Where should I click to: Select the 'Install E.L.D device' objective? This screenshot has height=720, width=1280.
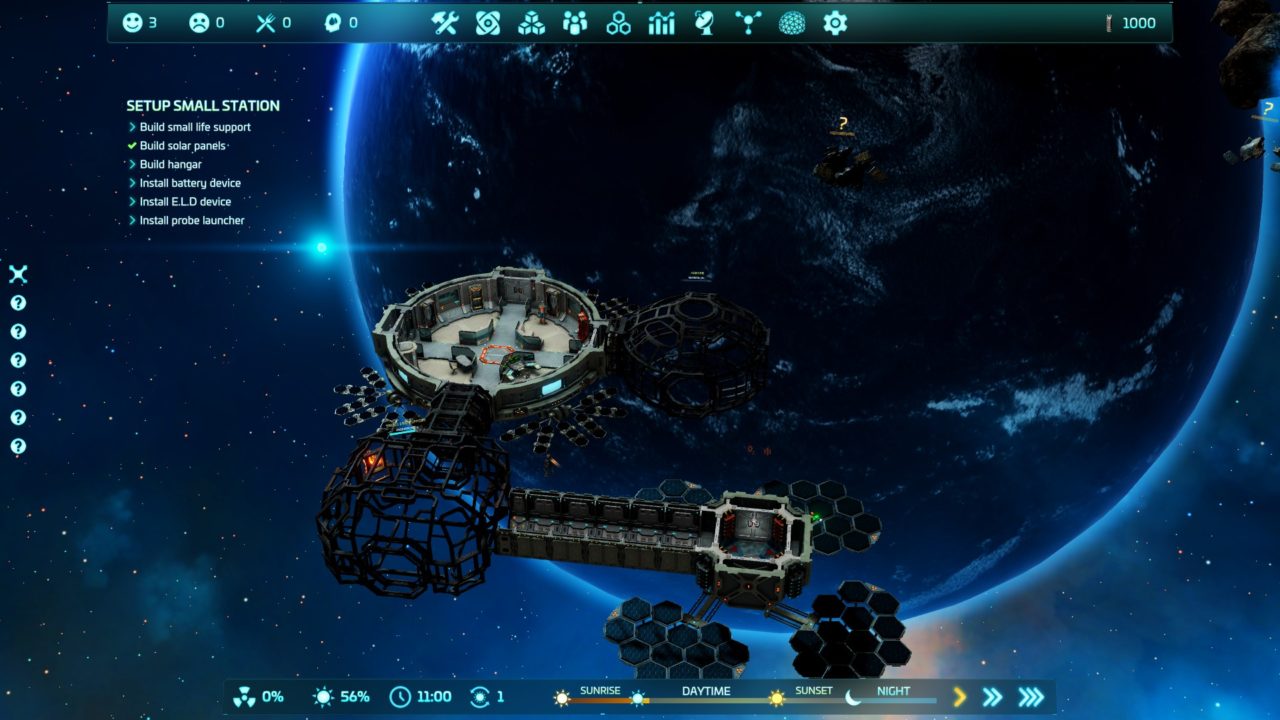185,202
